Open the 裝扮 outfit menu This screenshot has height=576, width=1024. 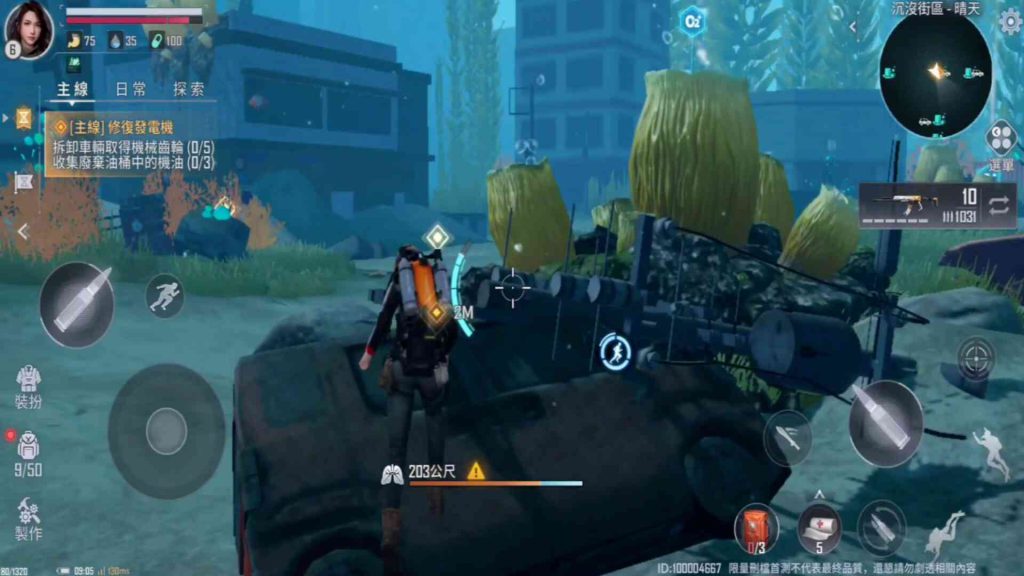coord(28,387)
